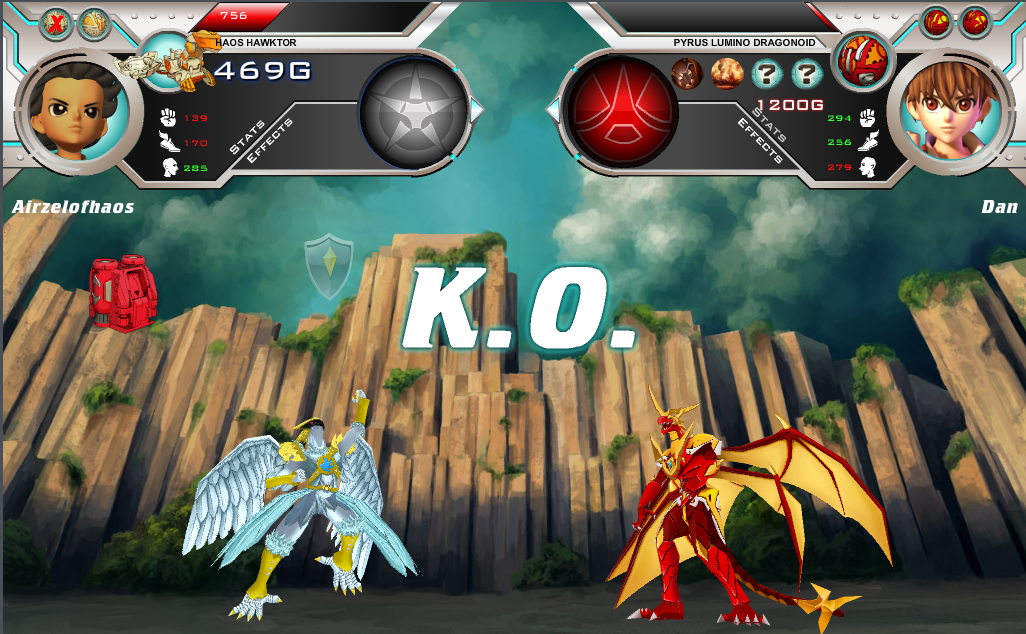Select Airzelofhaos's player portrait
This screenshot has height=634, width=1026.
coord(74,108)
